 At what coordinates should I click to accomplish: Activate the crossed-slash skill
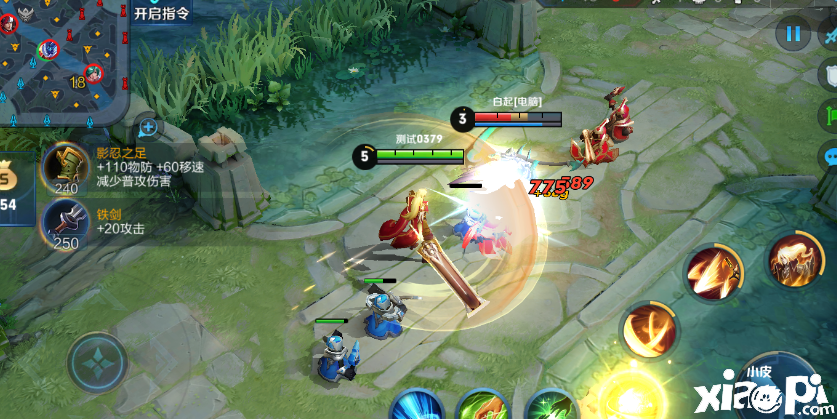(x=649, y=329)
